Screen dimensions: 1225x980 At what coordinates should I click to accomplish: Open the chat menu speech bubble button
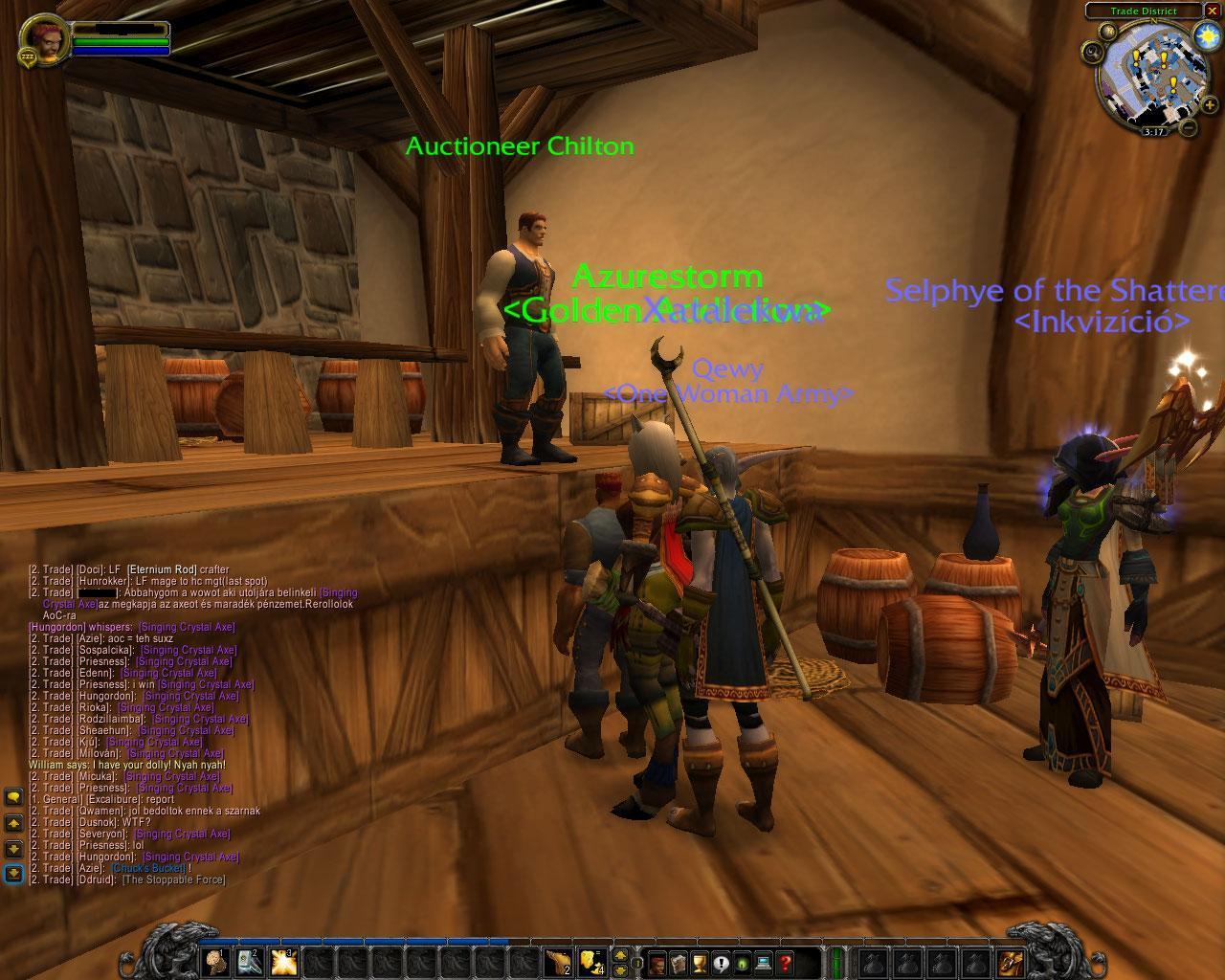pos(13,796)
